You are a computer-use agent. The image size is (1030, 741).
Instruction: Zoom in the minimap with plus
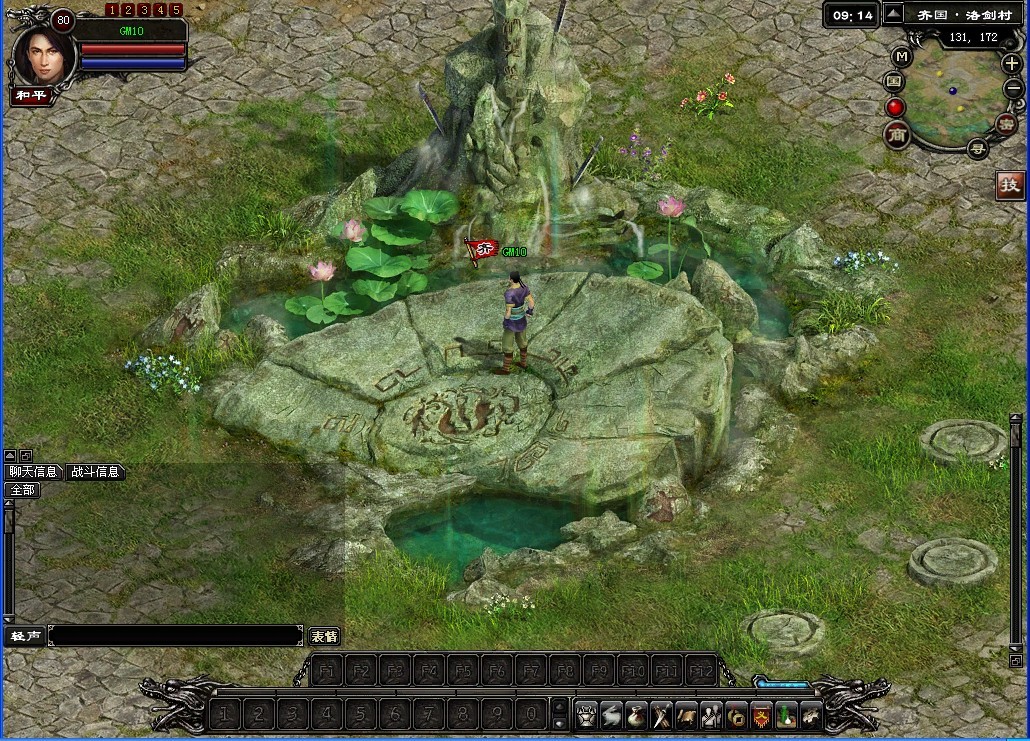[1011, 63]
